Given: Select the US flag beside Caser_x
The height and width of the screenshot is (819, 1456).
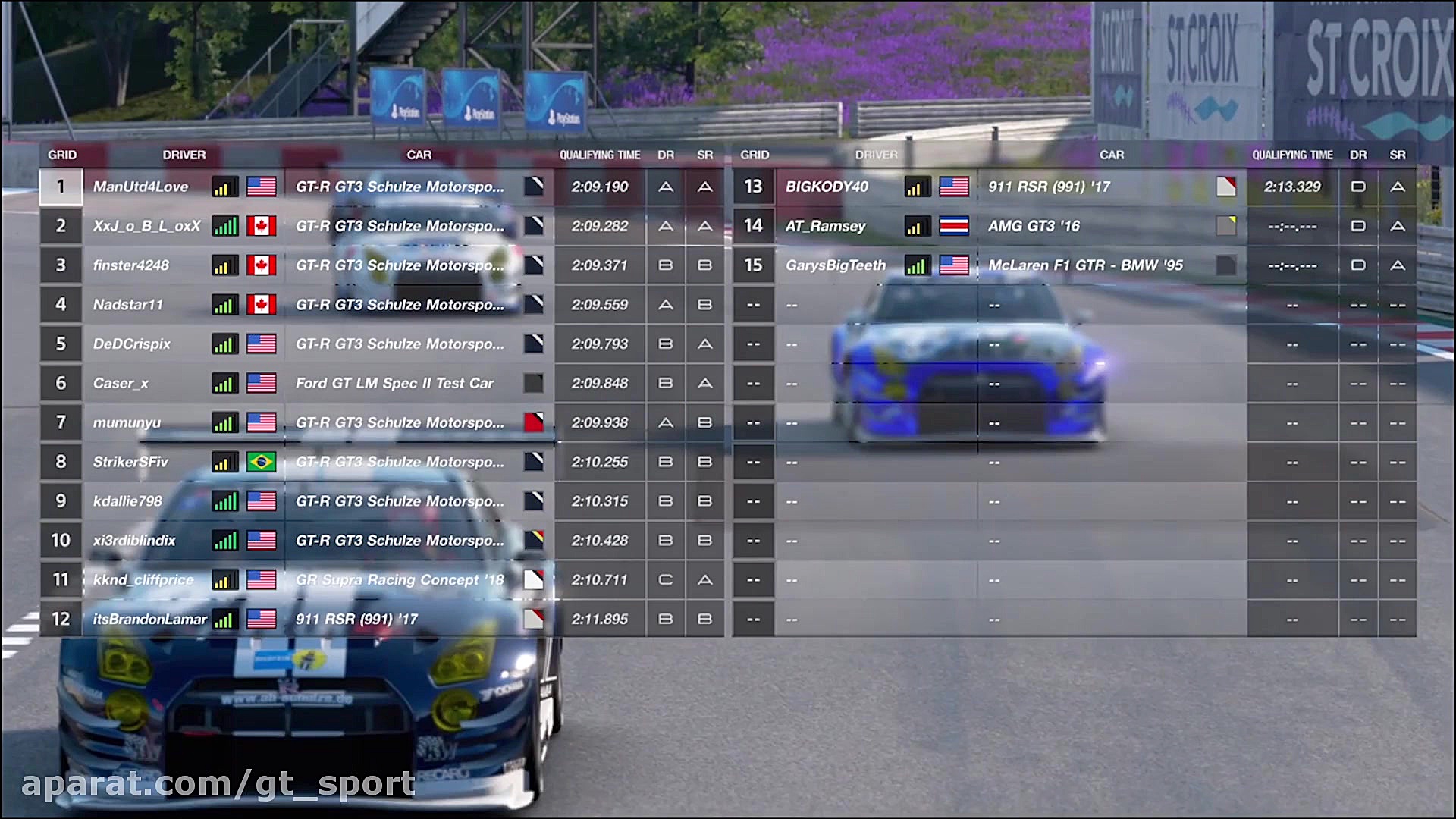Looking at the screenshot, I should point(262,383).
